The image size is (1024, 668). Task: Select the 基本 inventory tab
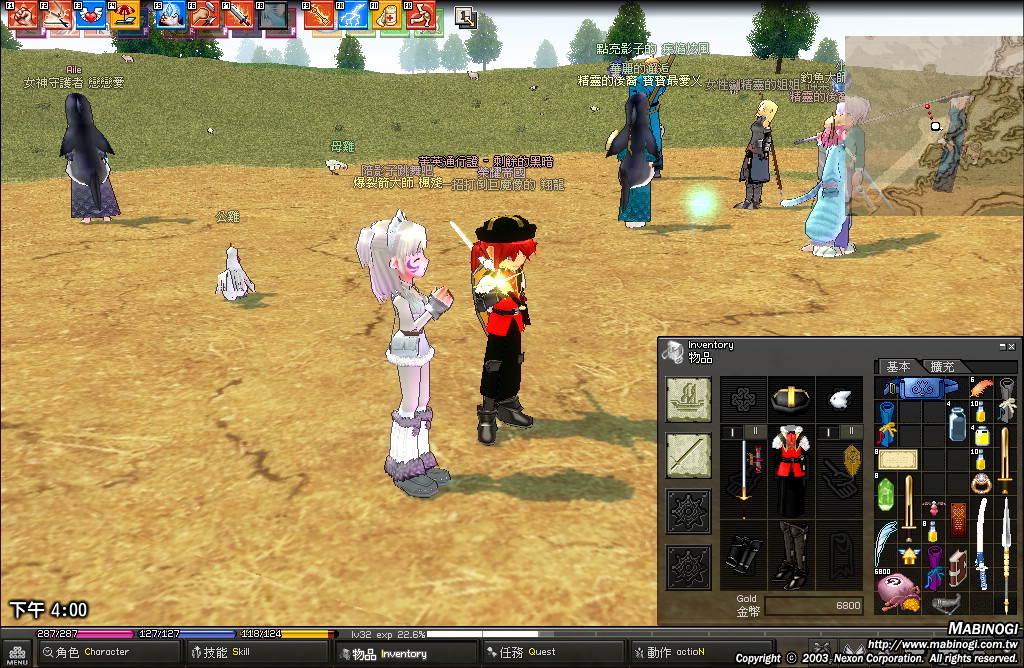point(898,367)
